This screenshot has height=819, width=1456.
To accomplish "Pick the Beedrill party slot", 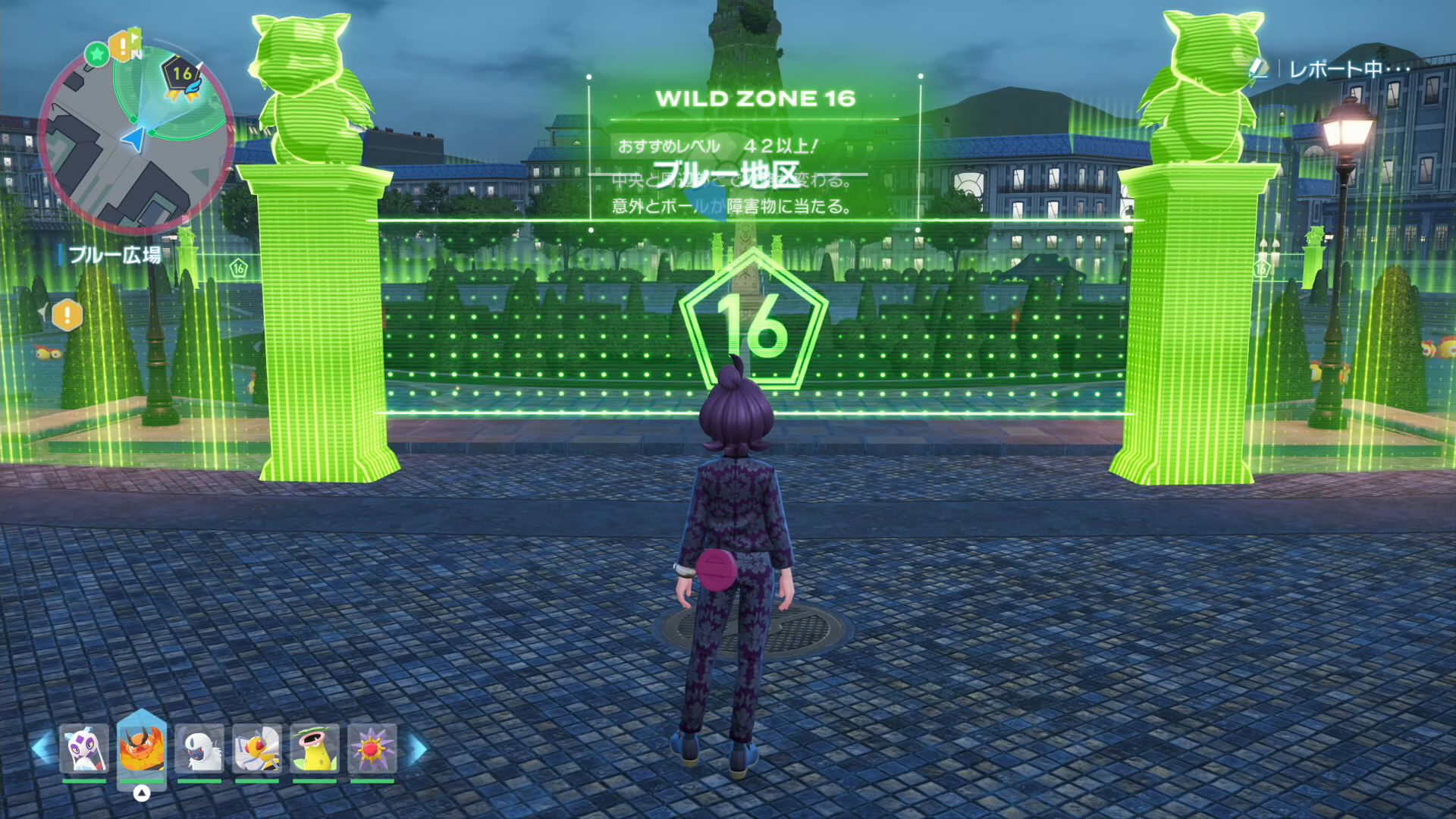I will pos(257,748).
